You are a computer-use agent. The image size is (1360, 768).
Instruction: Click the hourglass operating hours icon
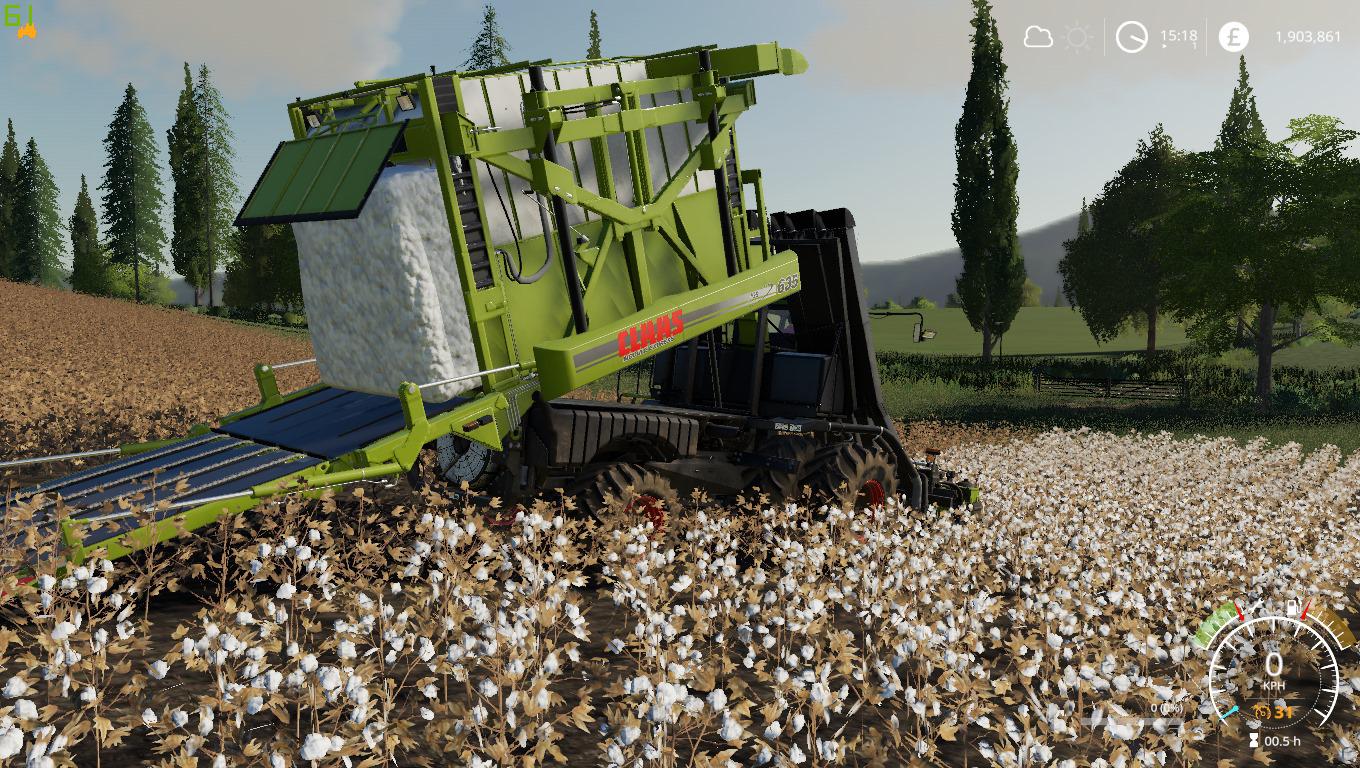pyautogui.click(x=1253, y=741)
